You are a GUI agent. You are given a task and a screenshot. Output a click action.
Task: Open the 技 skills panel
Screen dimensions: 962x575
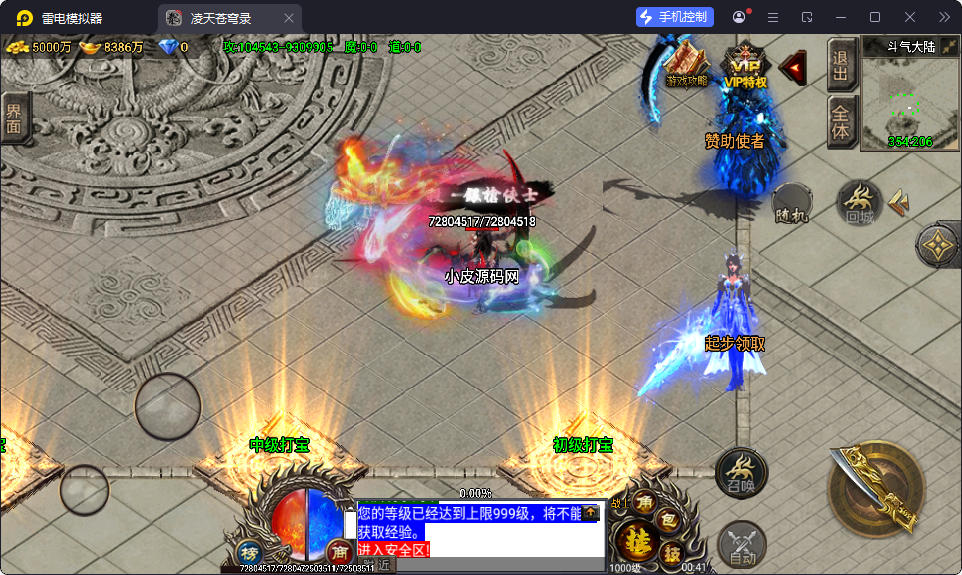(673, 553)
